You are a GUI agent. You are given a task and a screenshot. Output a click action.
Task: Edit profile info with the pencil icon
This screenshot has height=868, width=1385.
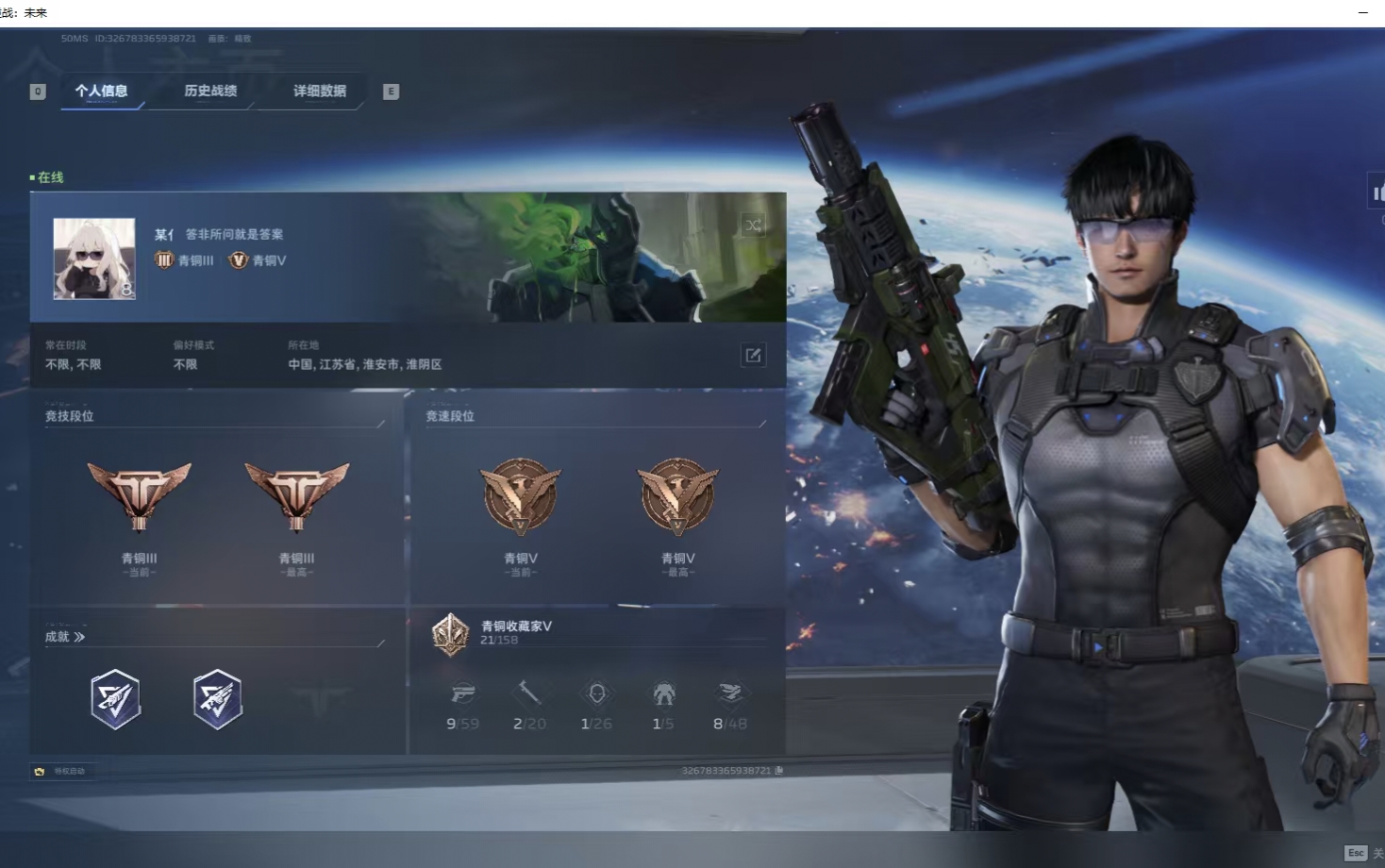coord(753,355)
